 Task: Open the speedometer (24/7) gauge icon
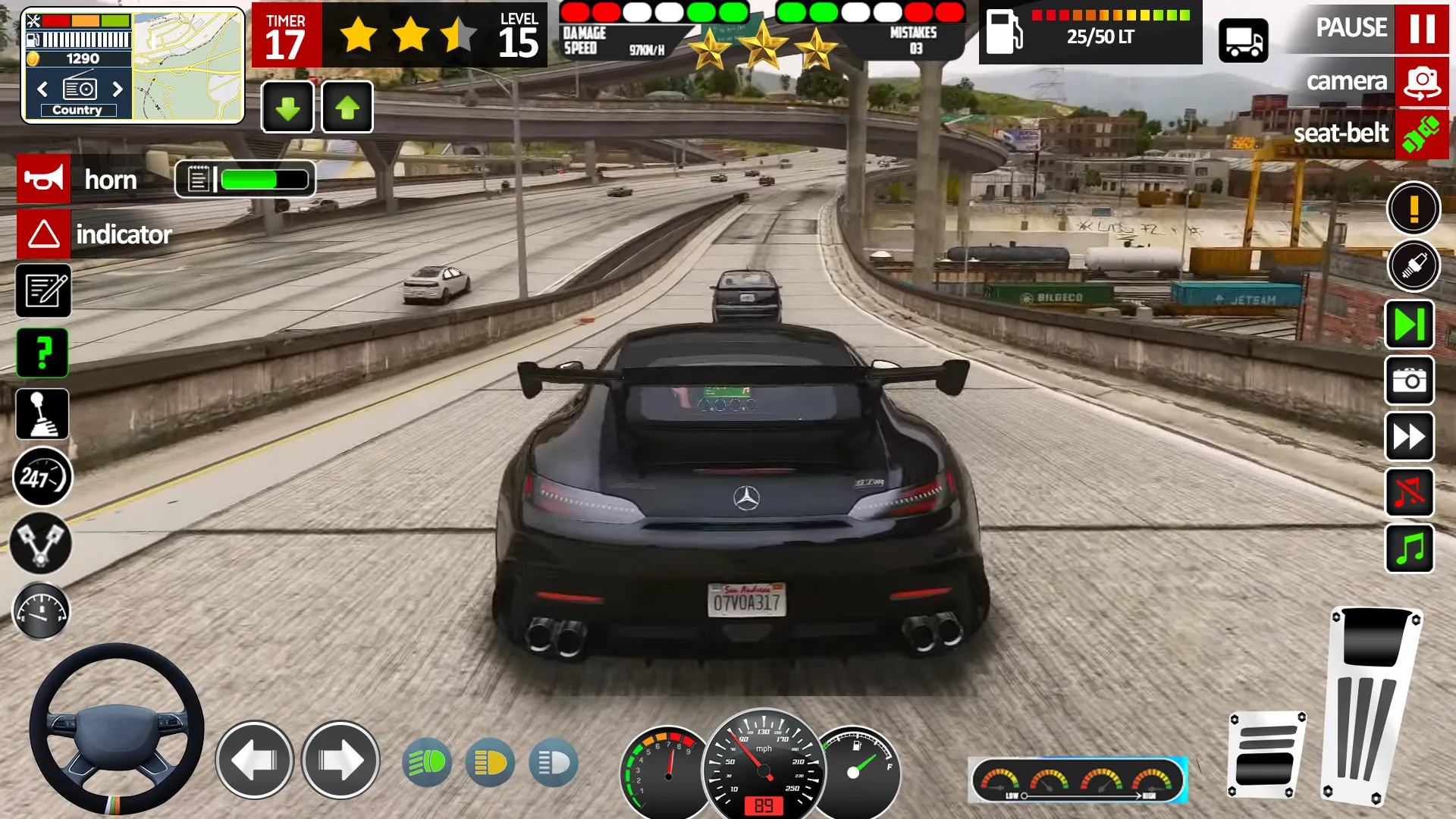(42, 475)
